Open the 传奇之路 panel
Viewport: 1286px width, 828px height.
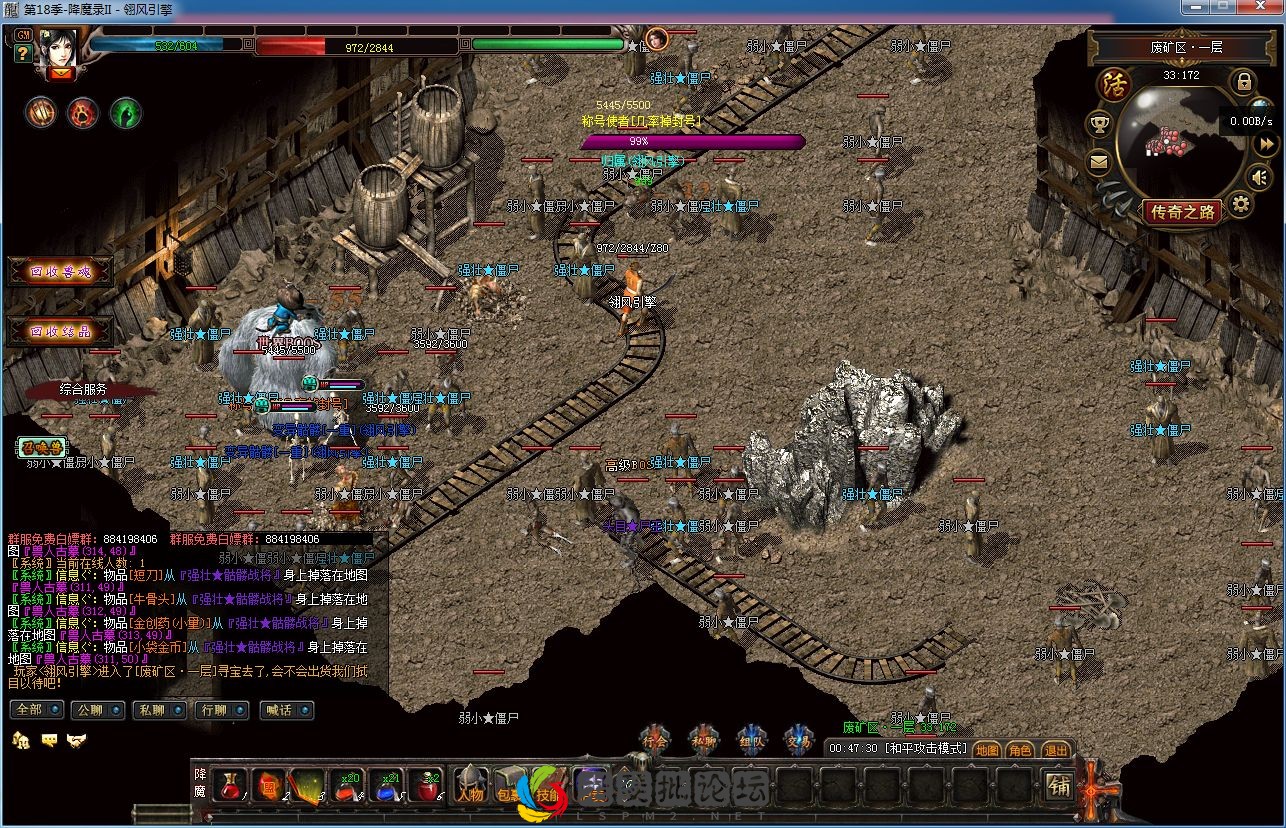(1183, 212)
